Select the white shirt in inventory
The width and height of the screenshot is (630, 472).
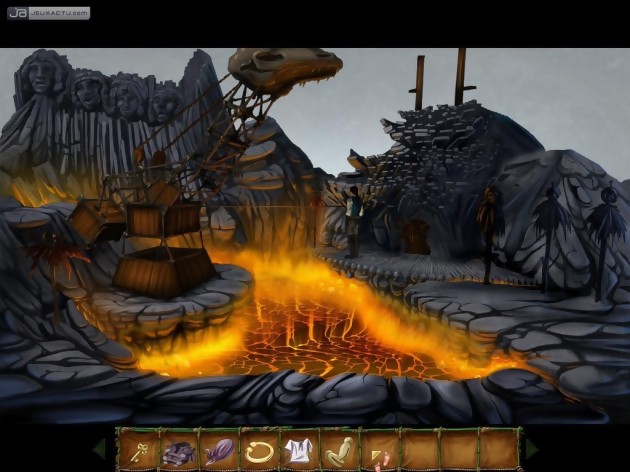point(299,449)
